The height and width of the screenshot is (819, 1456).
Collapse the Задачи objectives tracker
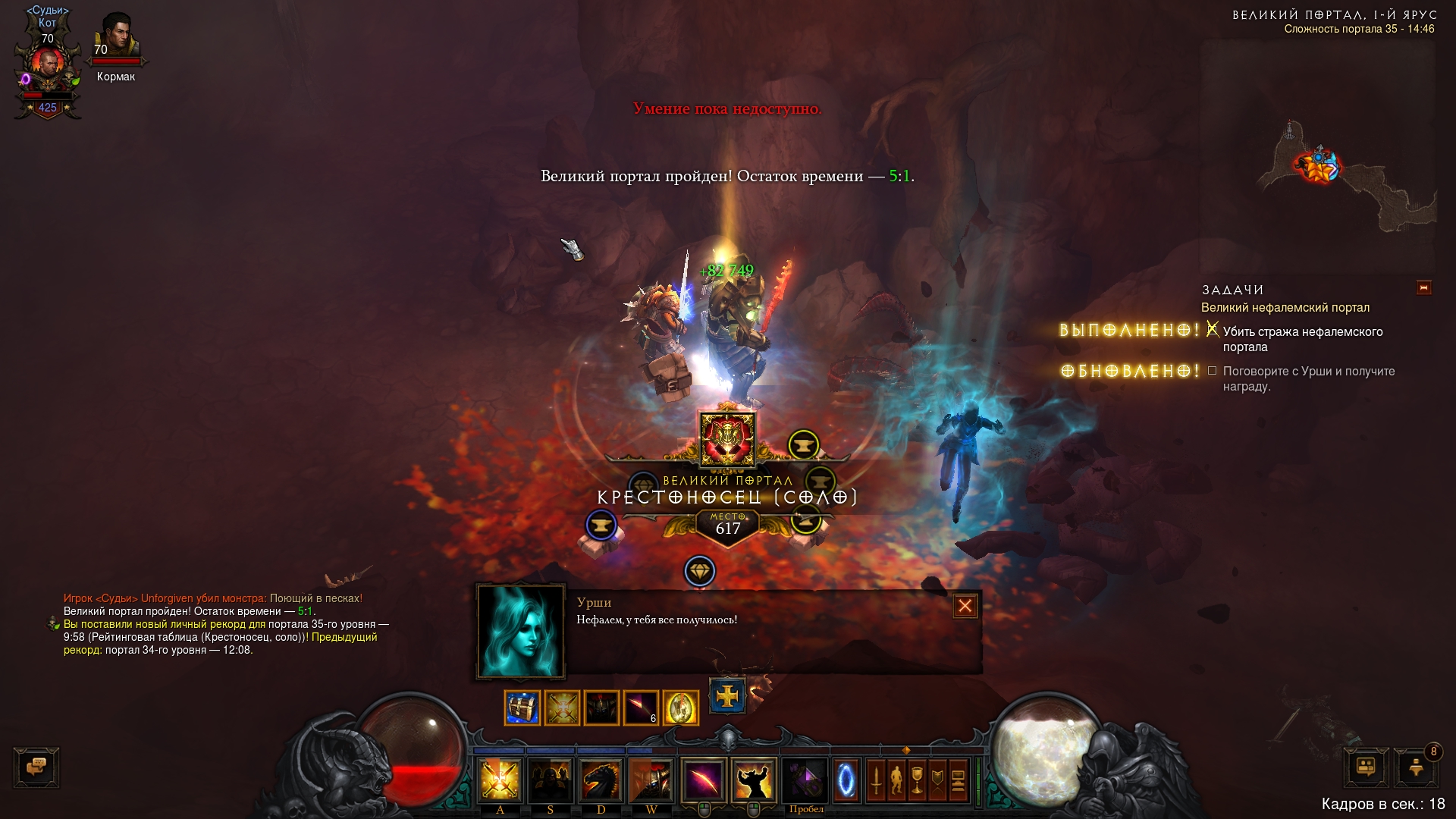(x=1423, y=288)
